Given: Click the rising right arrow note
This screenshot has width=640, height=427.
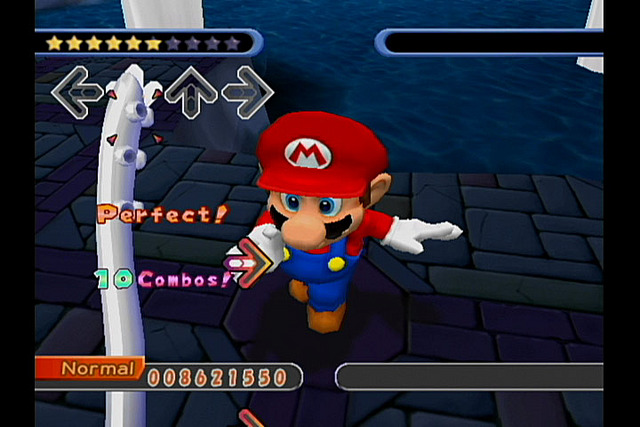Looking at the screenshot, I should [250, 262].
